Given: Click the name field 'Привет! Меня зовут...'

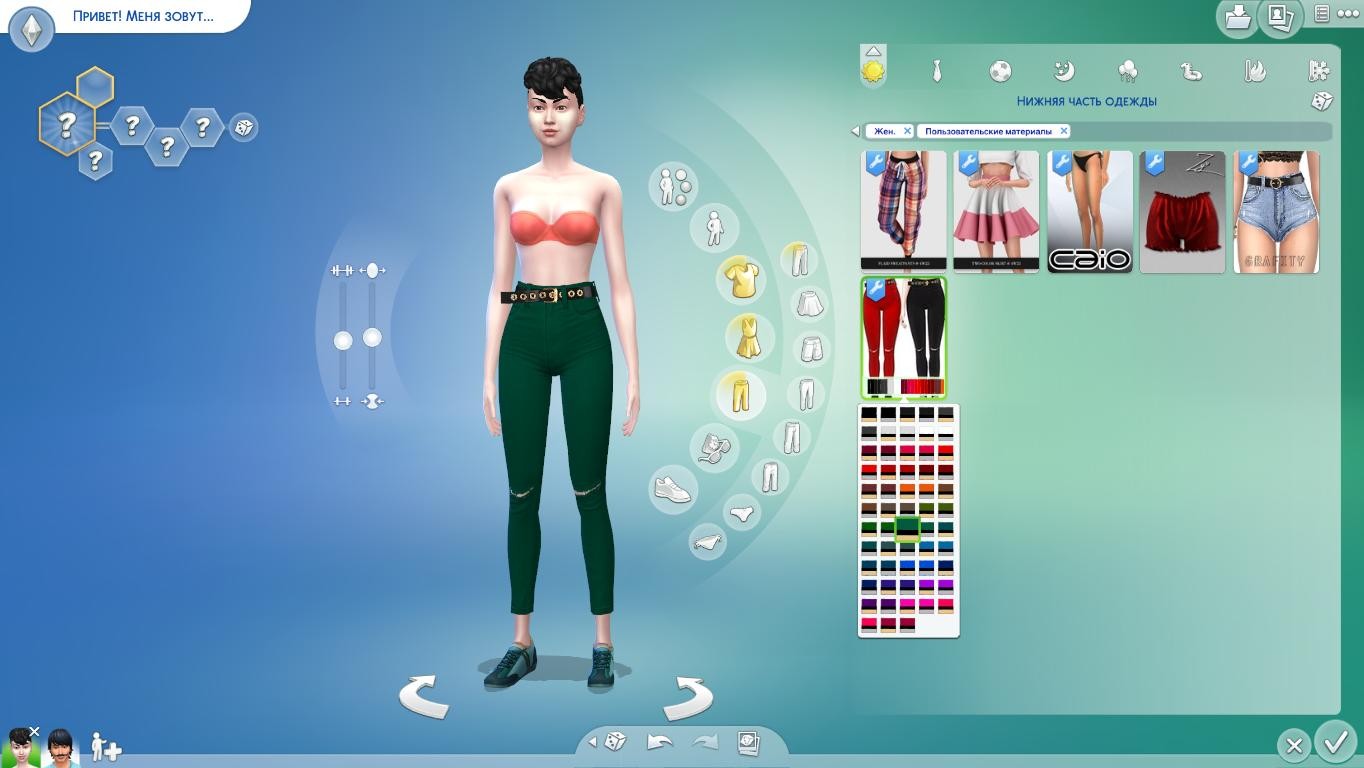Looking at the screenshot, I should [x=143, y=17].
